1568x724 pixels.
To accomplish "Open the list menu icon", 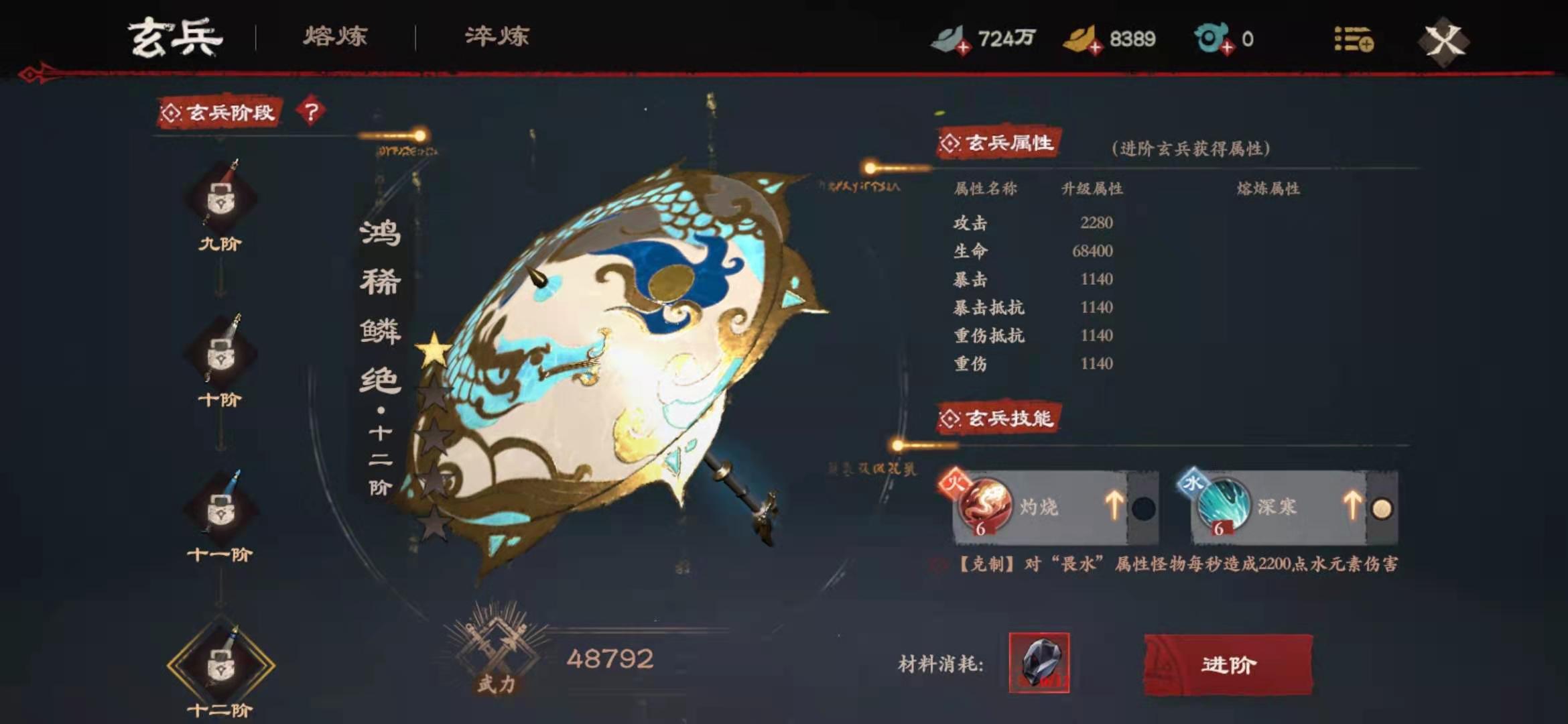I will click(1353, 40).
